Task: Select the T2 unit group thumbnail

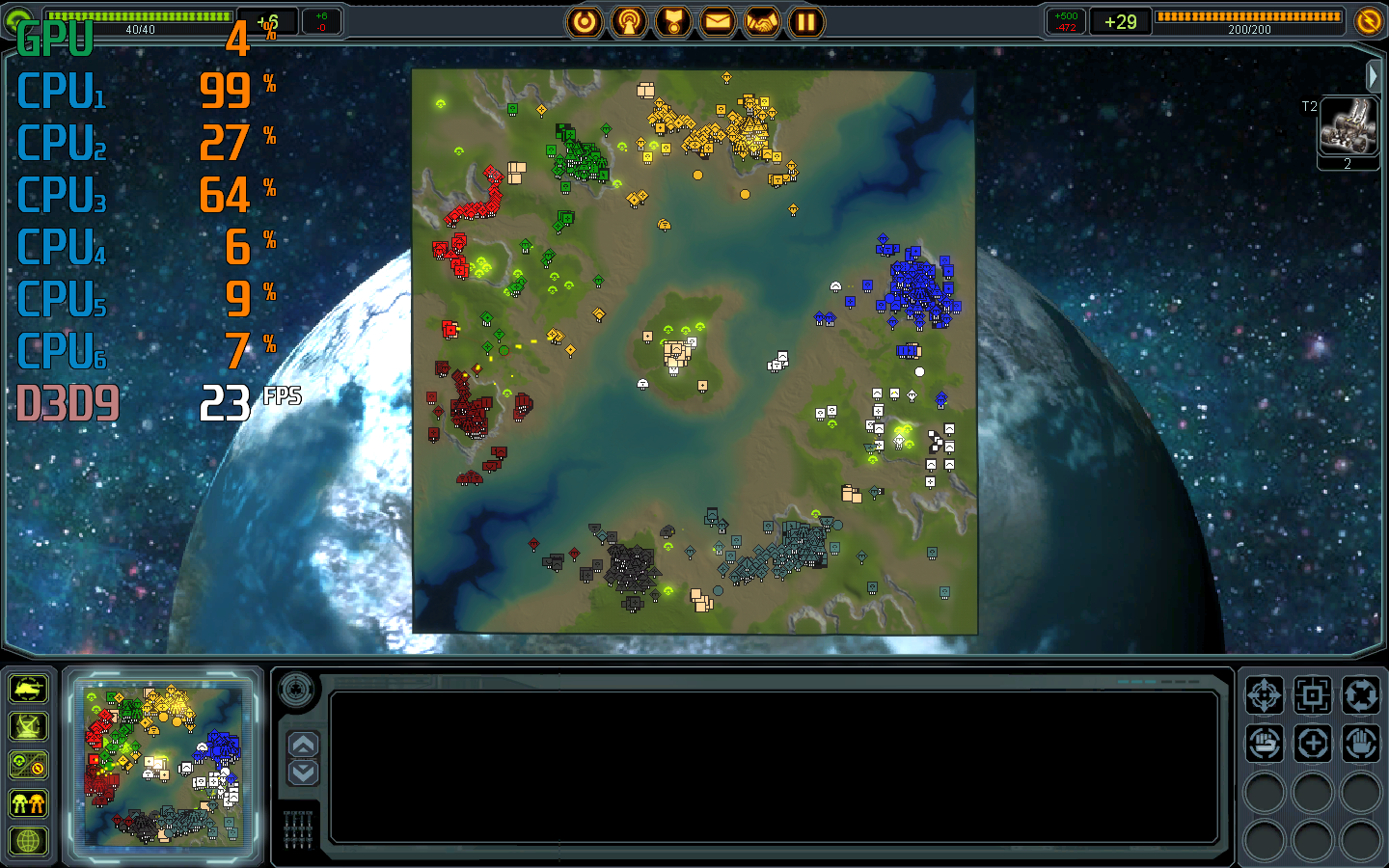Action: point(1348,127)
